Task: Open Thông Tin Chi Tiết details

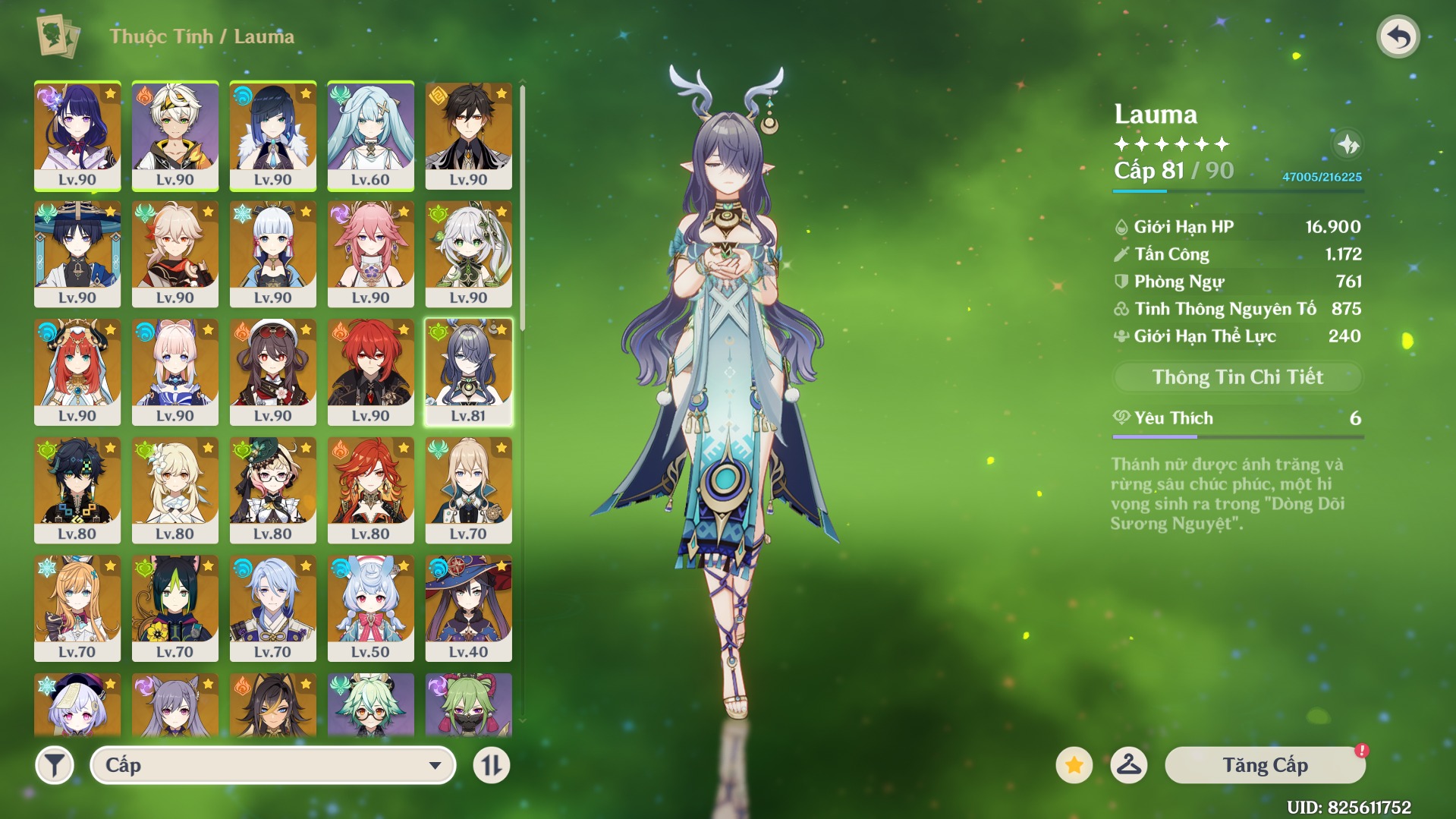Action: (1237, 377)
